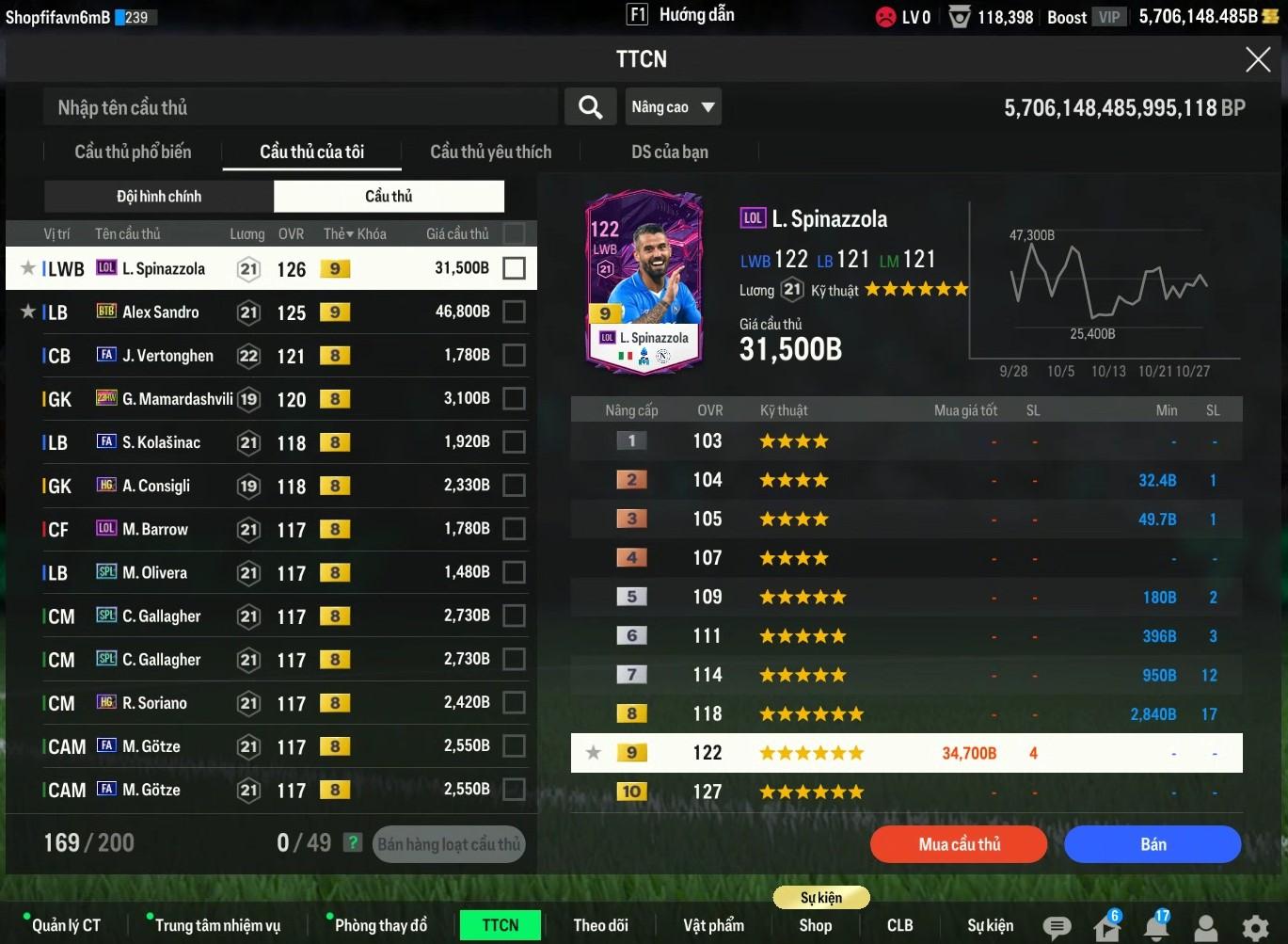Select the Đội hình chính sub-tab
This screenshot has height=944, width=1288.
coord(159,197)
